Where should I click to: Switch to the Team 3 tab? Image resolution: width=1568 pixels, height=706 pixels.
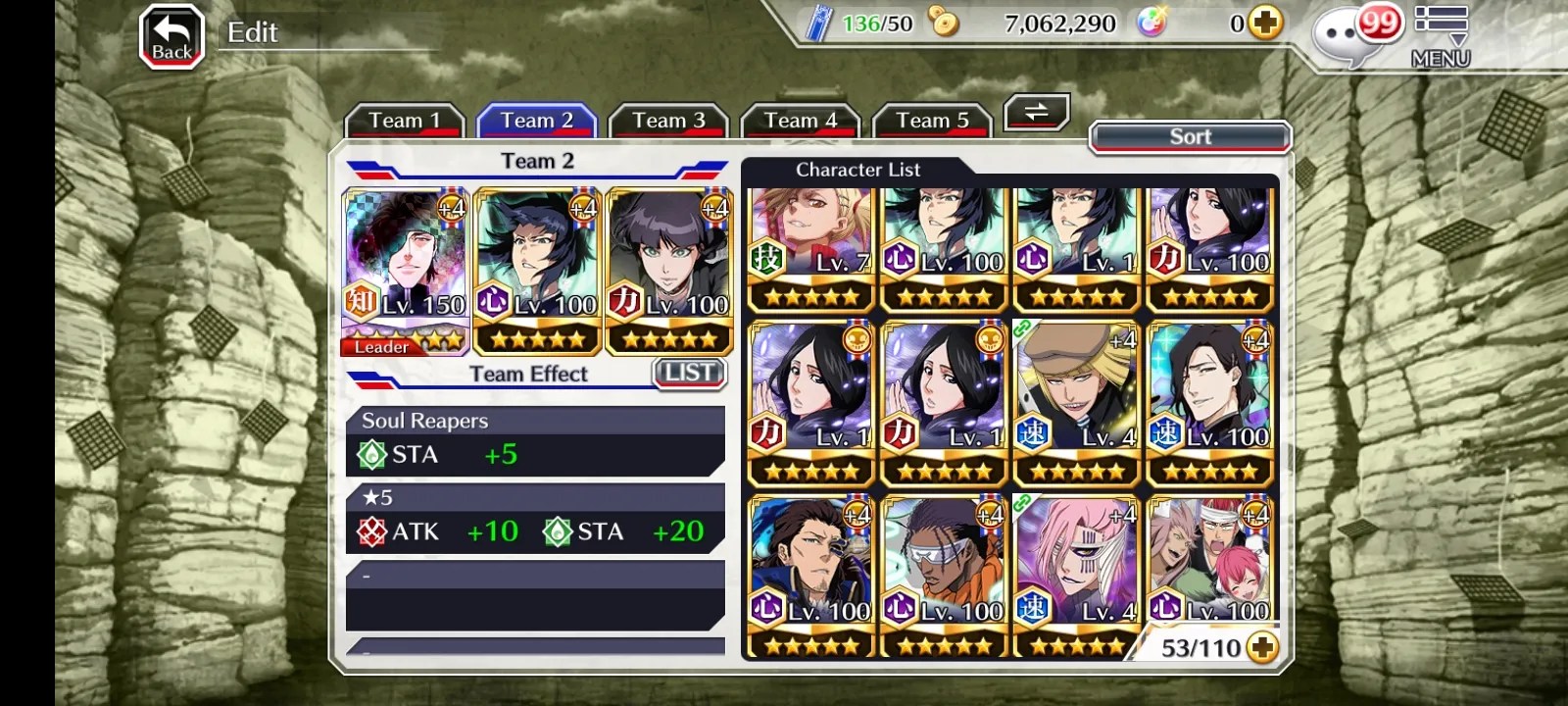[x=668, y=122]
